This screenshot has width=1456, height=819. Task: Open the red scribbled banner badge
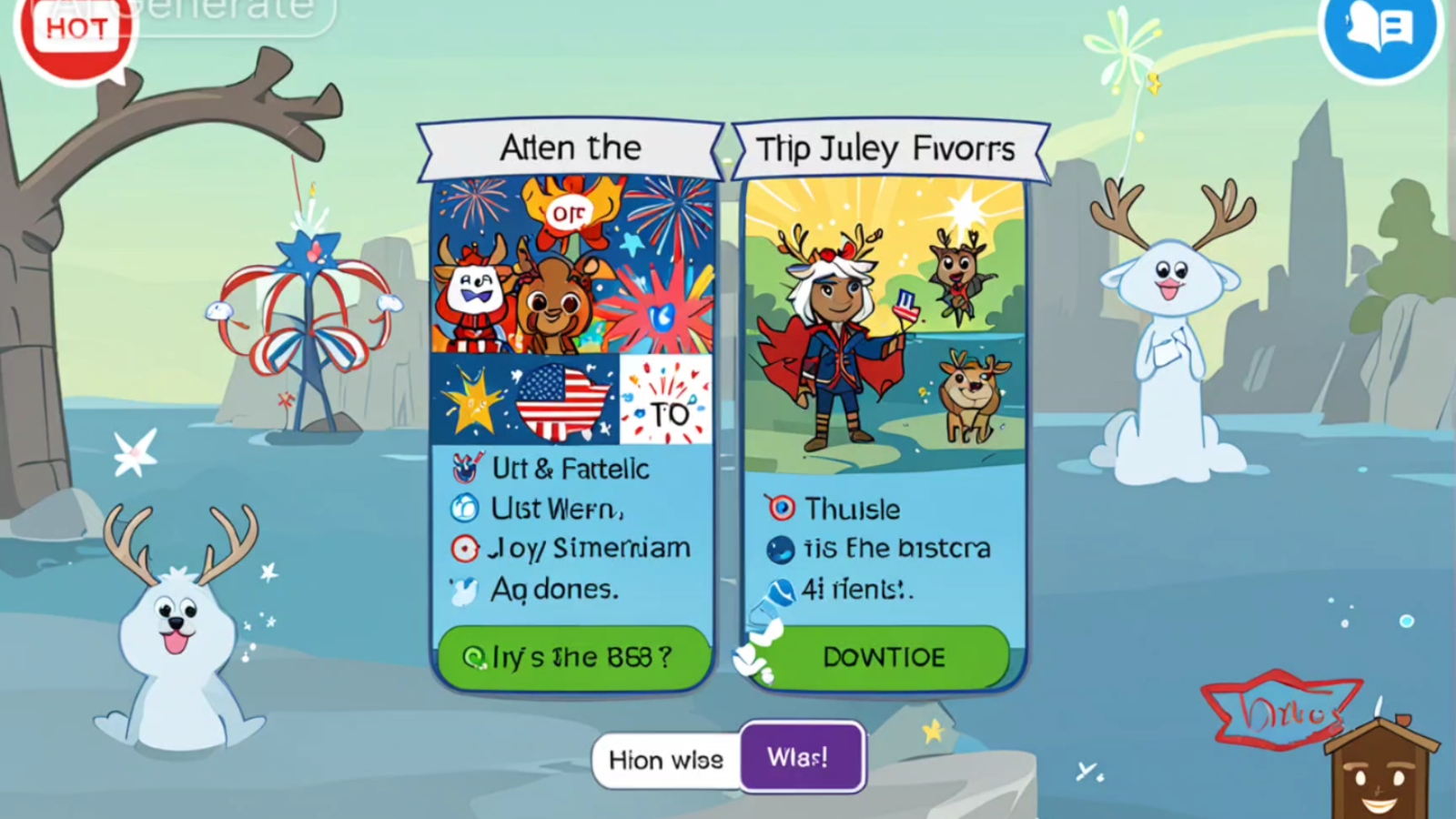point(1279,710)
